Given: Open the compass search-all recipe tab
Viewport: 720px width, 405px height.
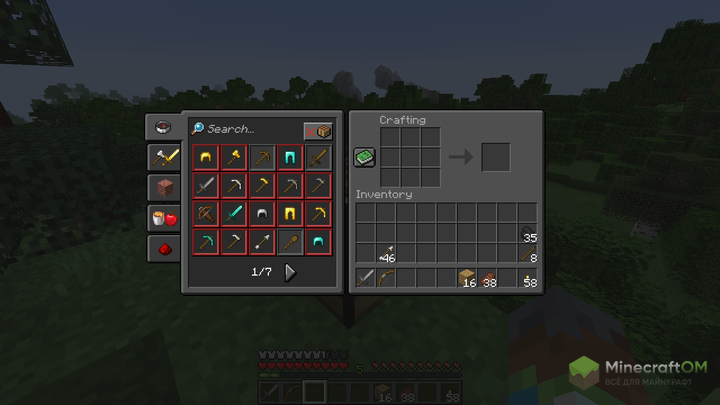Looking at the screenshot, I should [x=163, y=127].
